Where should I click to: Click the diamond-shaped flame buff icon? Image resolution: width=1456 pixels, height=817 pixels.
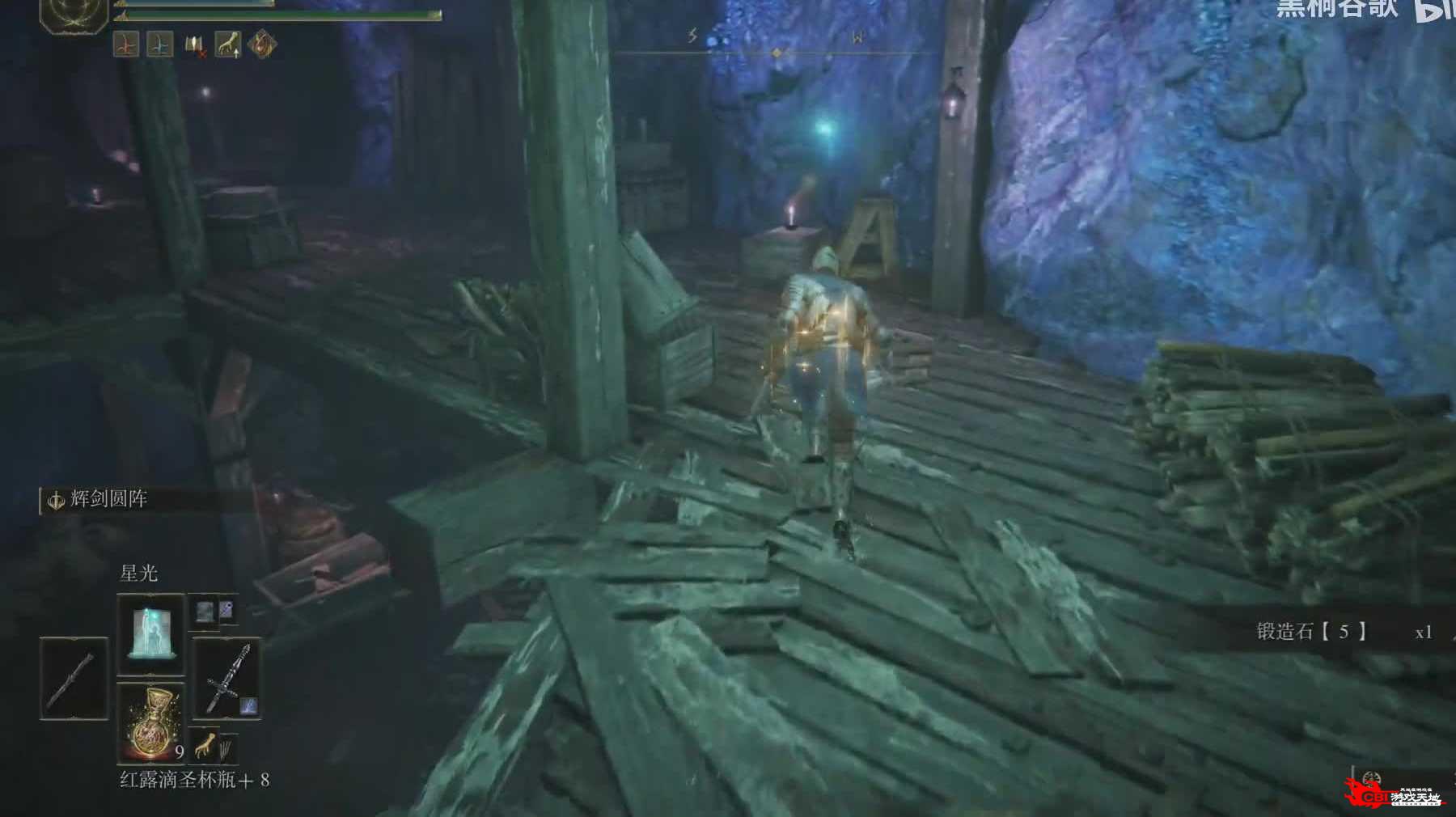coord(261,44)
